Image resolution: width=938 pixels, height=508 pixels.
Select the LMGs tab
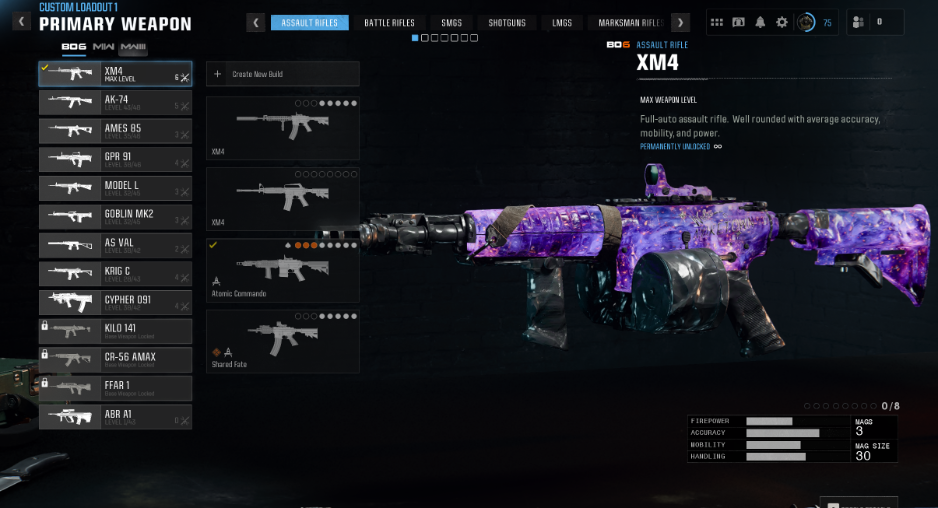[562, 22]
